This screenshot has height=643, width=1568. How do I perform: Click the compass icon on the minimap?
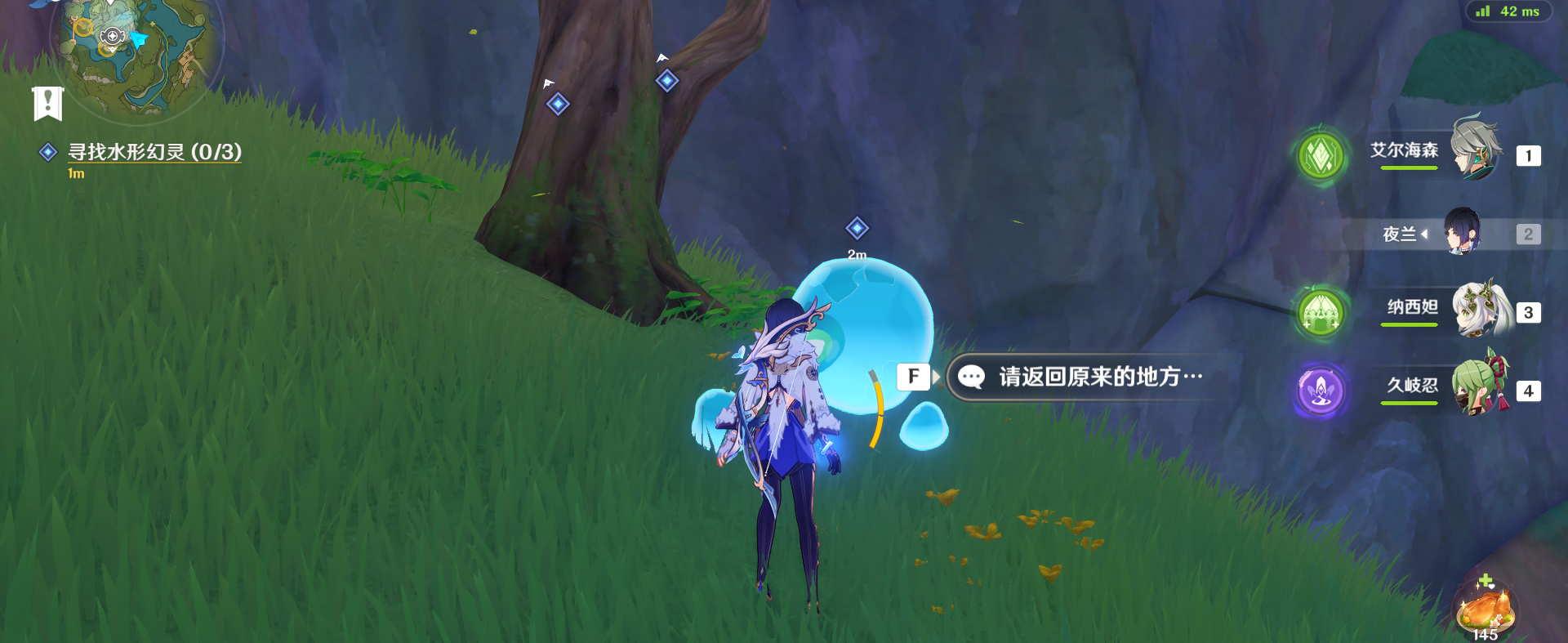[112, 35]
